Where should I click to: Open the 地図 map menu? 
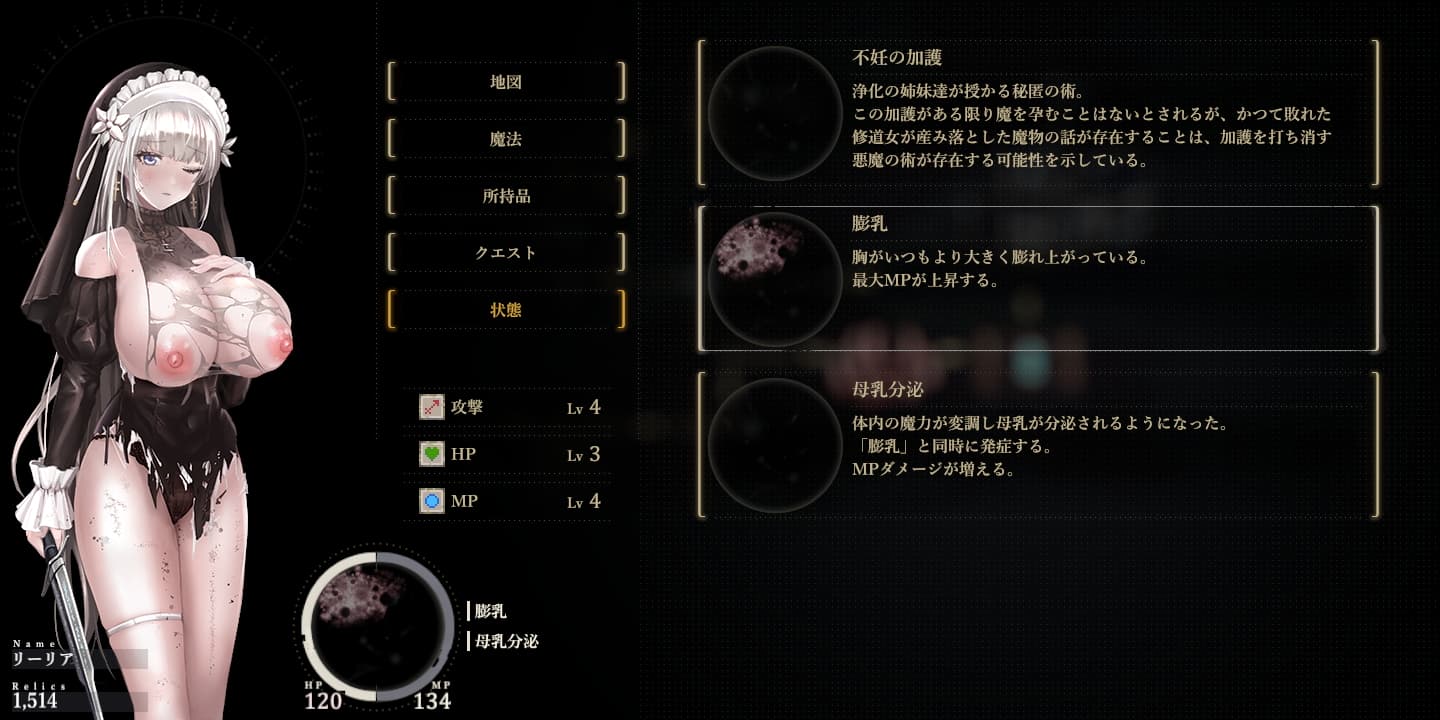pos(506,82)
